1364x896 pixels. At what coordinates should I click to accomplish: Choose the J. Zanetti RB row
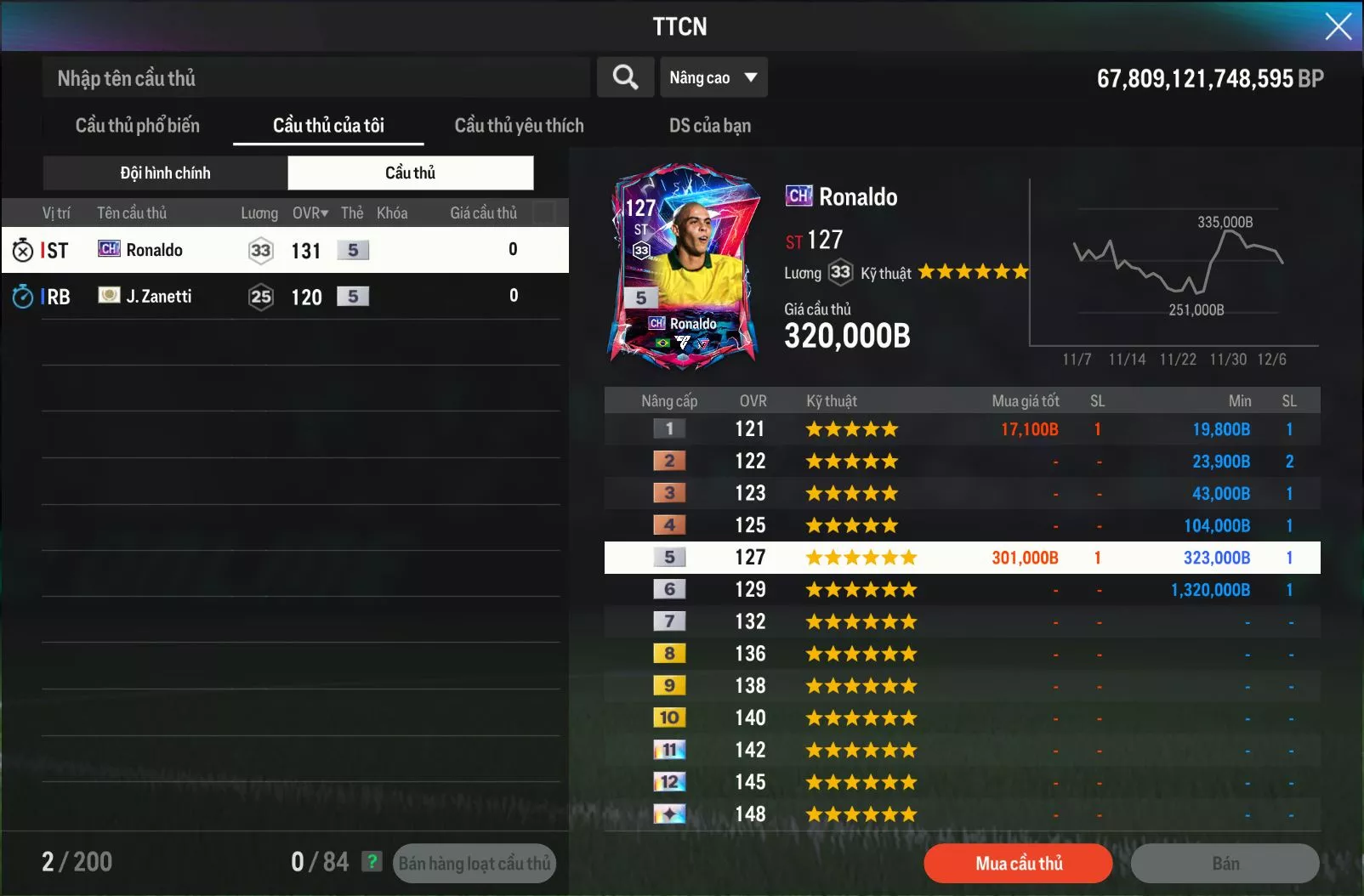pyautogui.click(x=285, y=296)
